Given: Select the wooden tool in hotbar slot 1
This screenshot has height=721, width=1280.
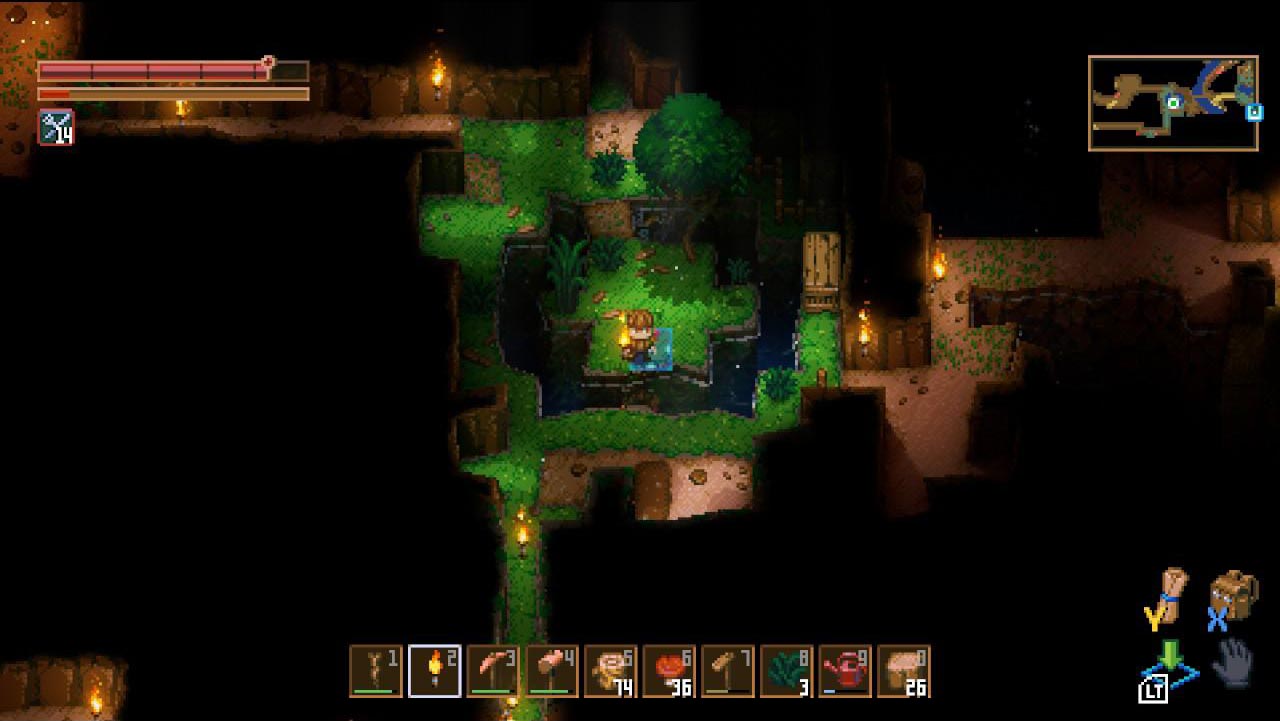Looking at the screenshot, I should pyautogui.click(x=376, y=670).
